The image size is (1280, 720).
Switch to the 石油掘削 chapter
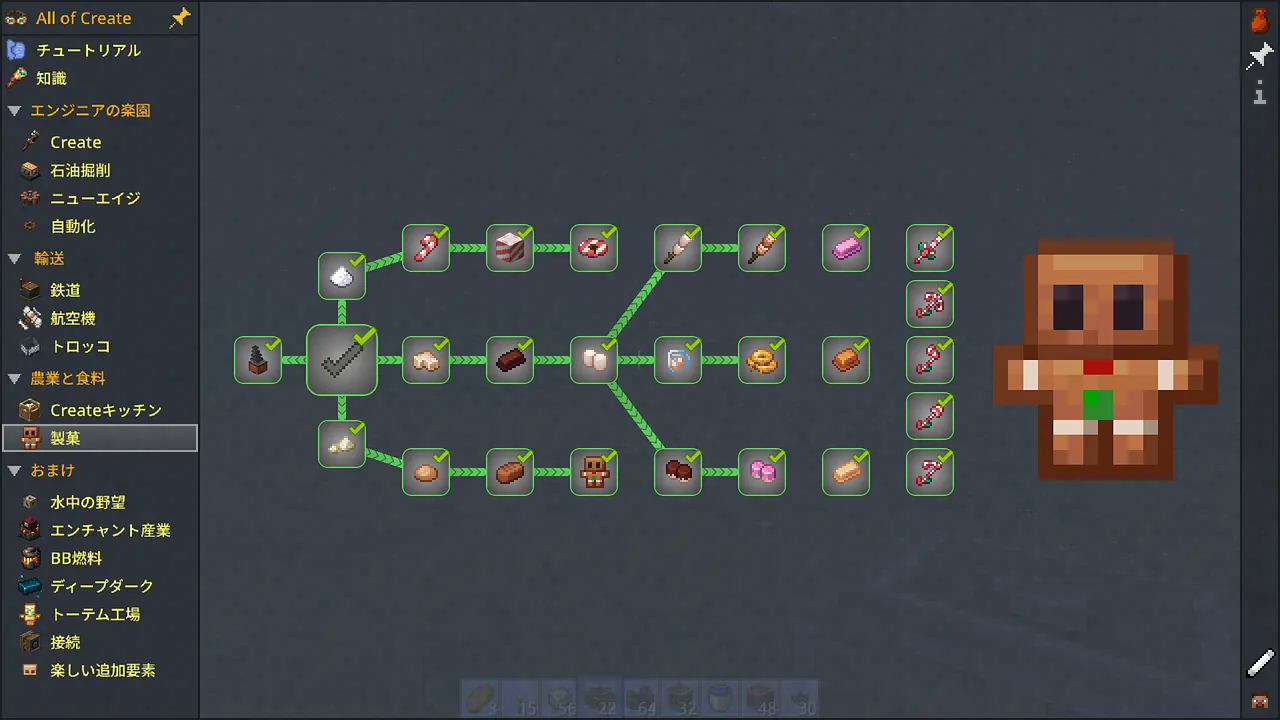80,170
